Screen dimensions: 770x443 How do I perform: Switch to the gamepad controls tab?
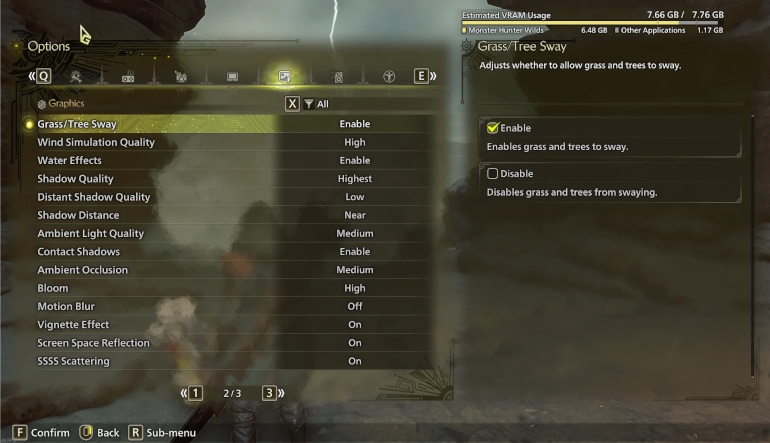tap(128, 76)
